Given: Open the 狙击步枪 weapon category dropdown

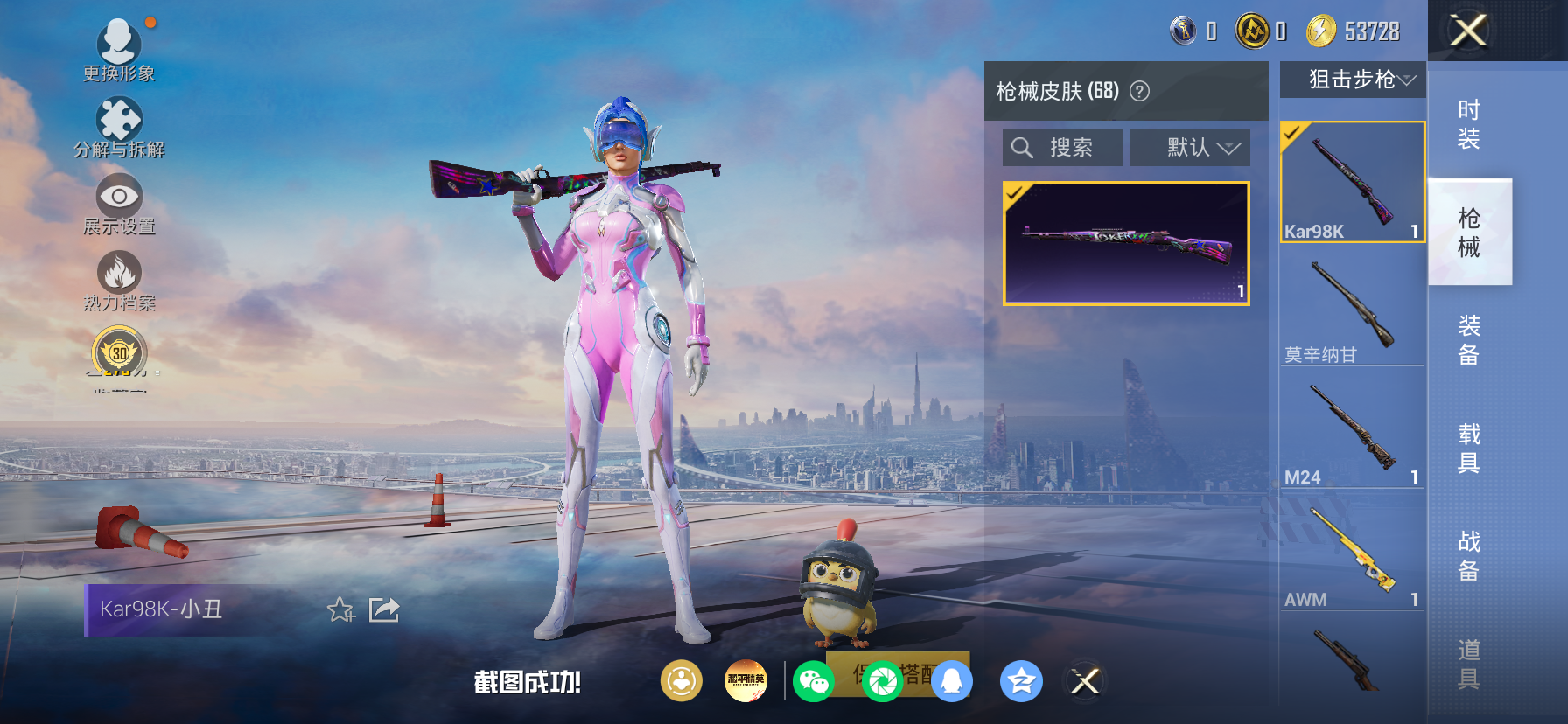Looking at the screenshot, I should coord(1352,80).
